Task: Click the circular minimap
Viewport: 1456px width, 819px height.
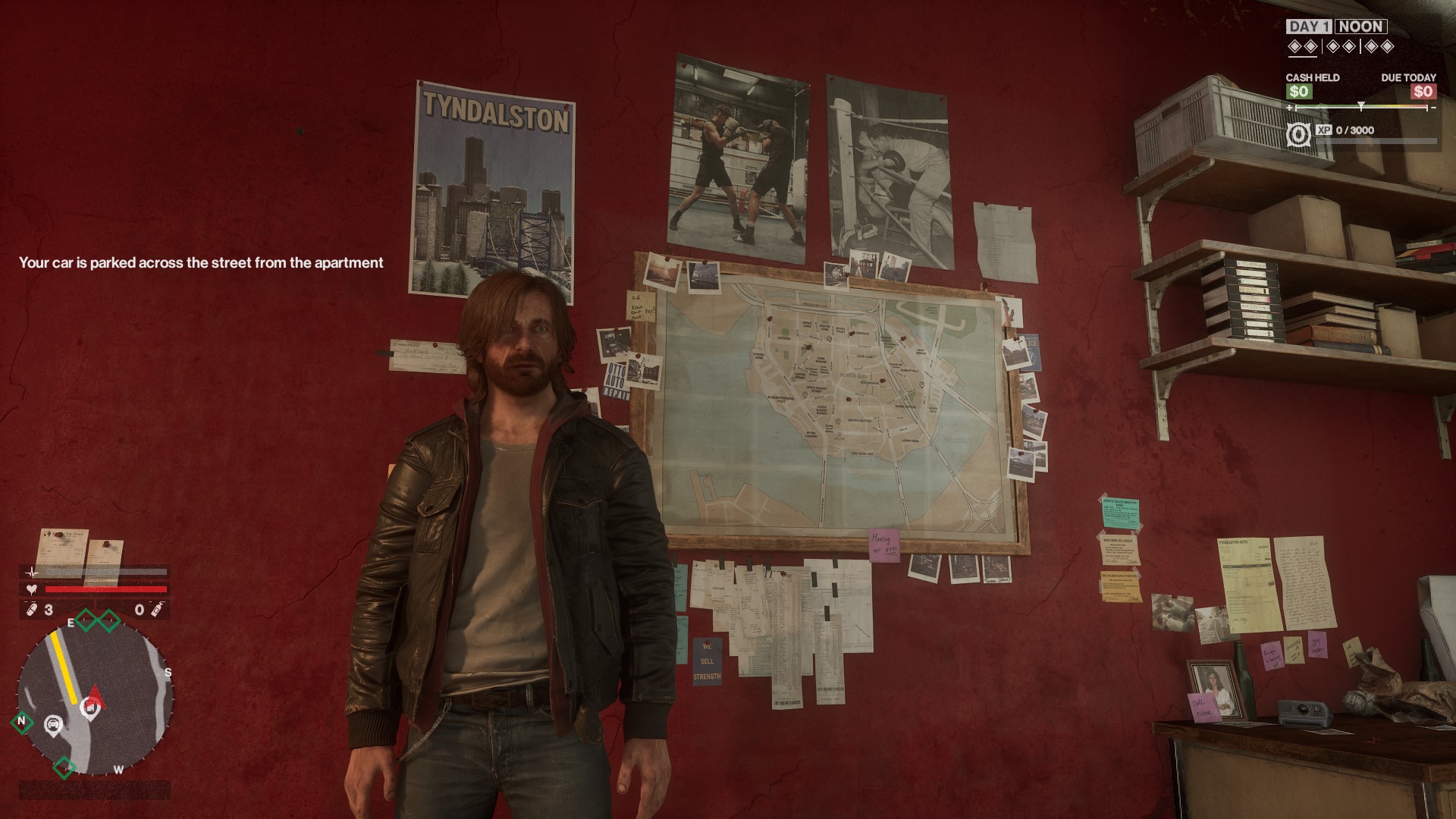Action: (95, 698)
